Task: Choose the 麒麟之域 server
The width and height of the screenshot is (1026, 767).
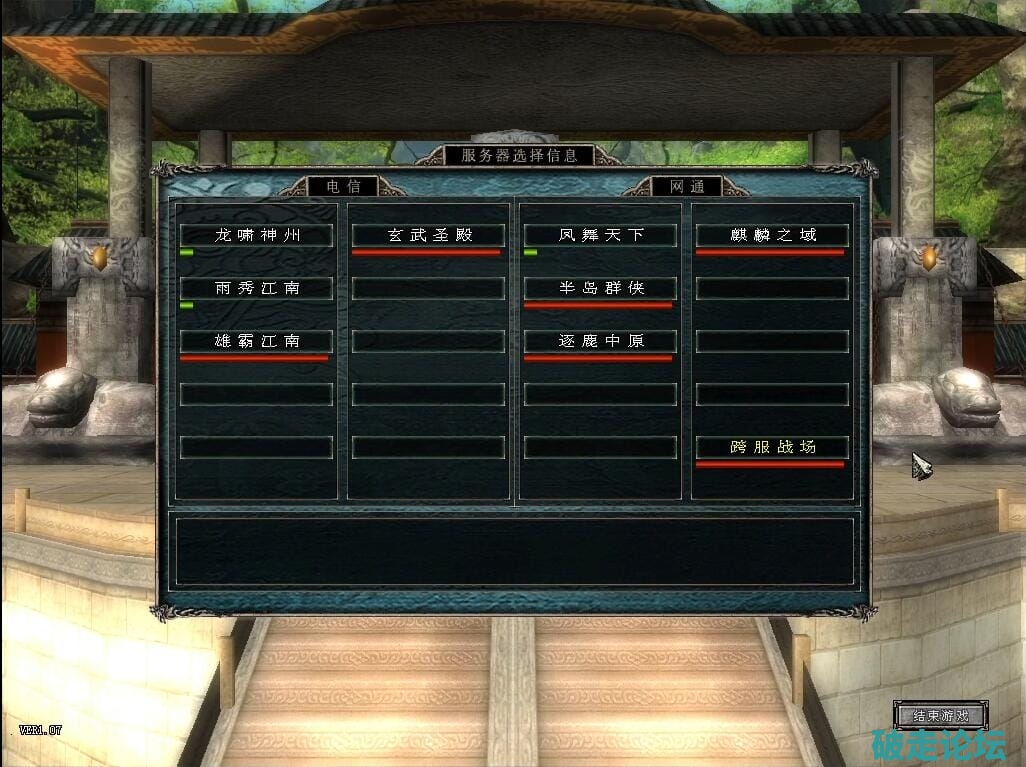Action: click(x=772, y=235)
